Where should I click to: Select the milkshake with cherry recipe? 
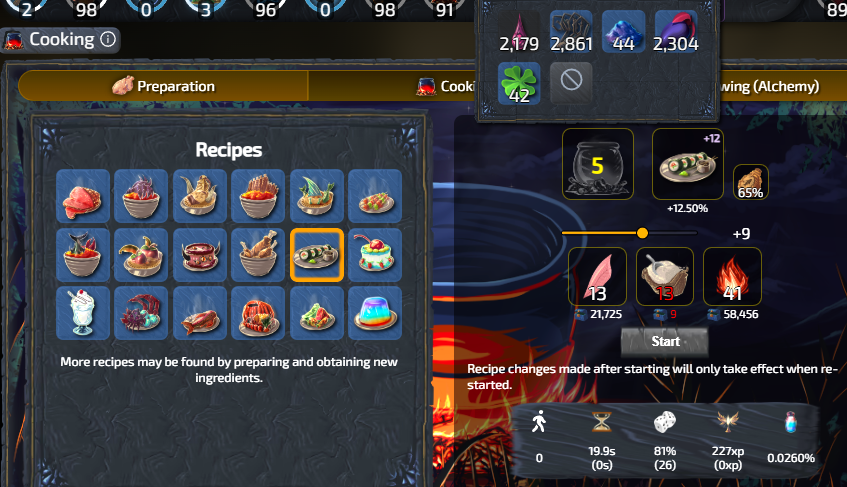pos(83,312)
